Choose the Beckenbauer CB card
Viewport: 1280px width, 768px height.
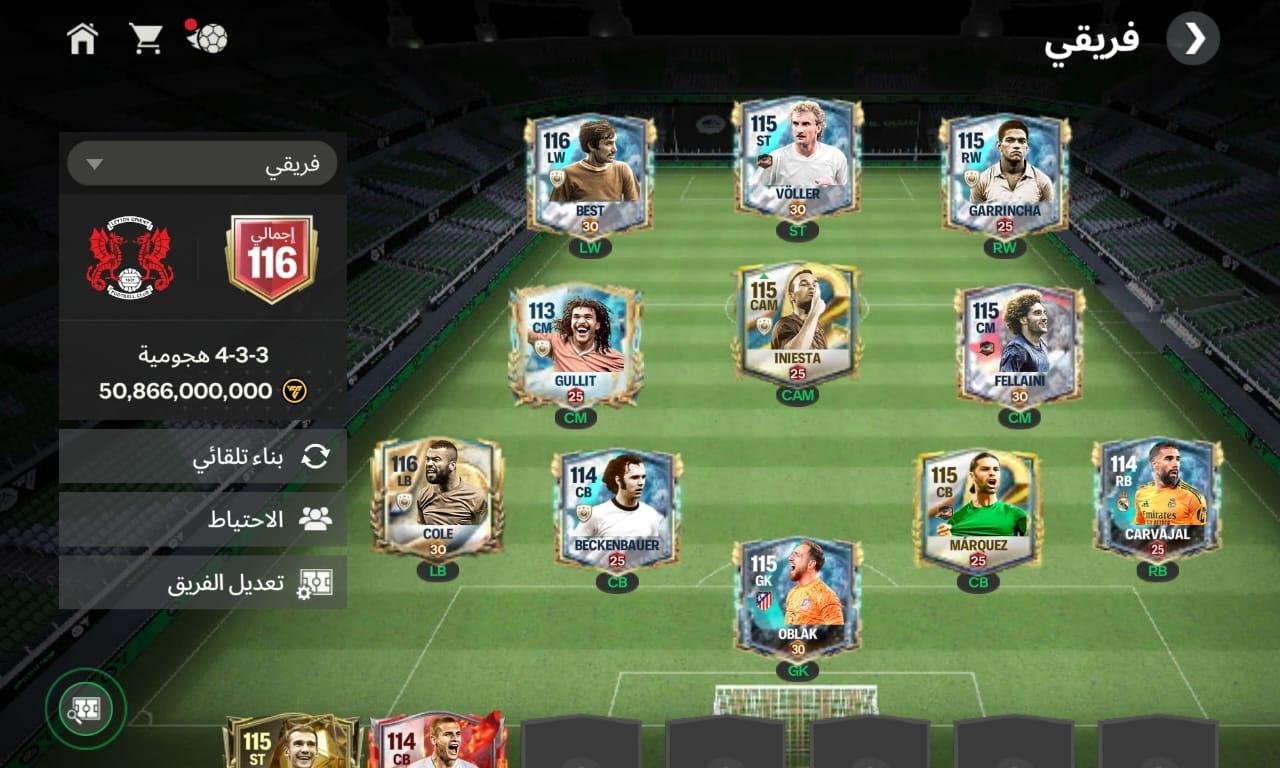[x=617, y=509]
